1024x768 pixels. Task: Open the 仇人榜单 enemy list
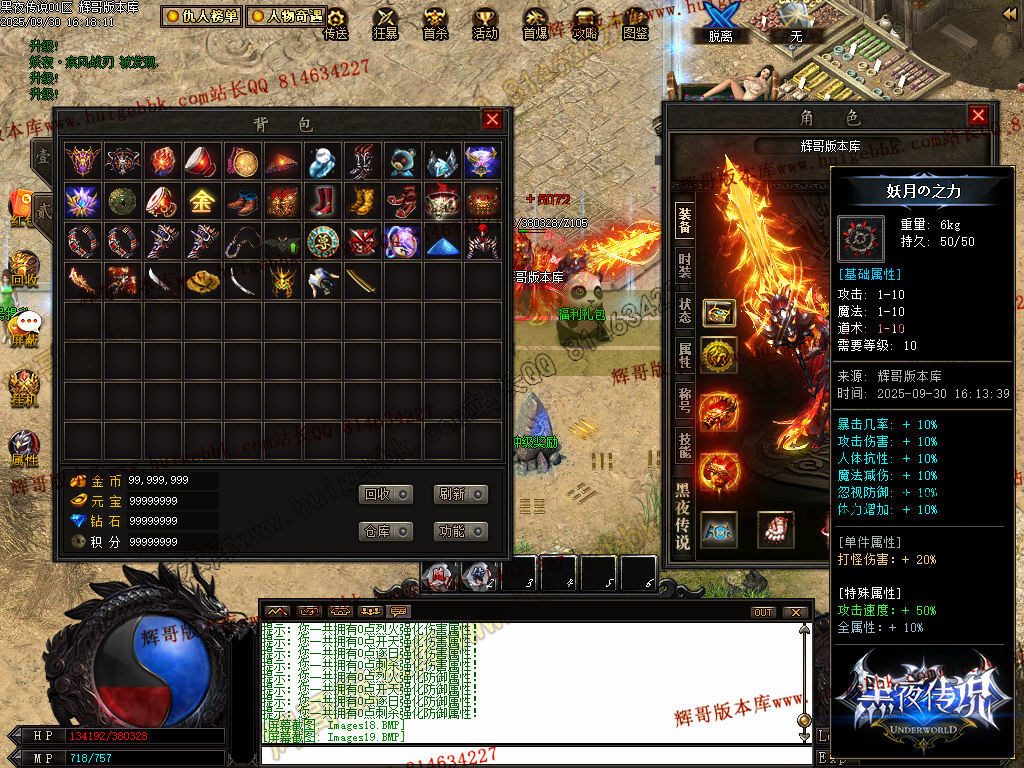(202, 16)
